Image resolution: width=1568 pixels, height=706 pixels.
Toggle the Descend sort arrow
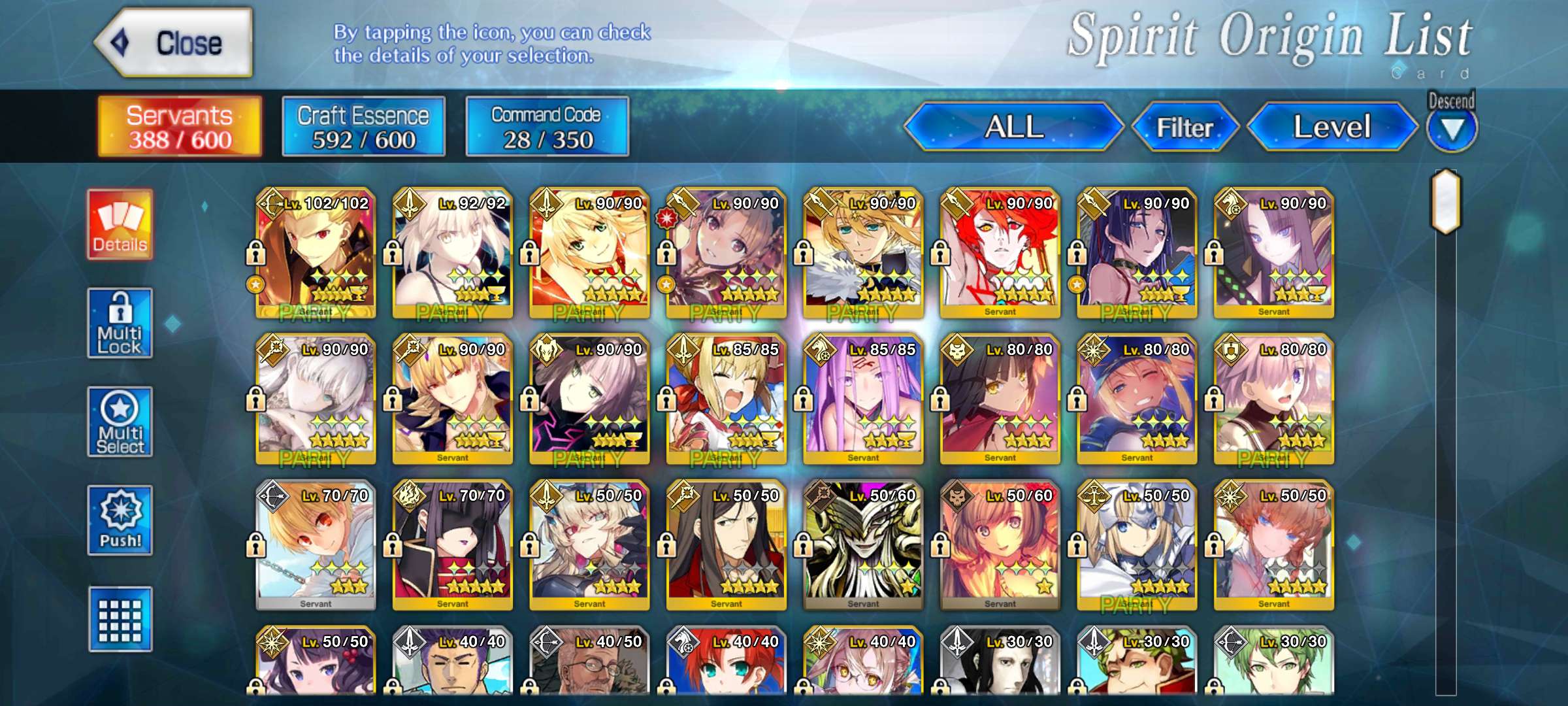pyautogui.click(x=1451, y=129)
